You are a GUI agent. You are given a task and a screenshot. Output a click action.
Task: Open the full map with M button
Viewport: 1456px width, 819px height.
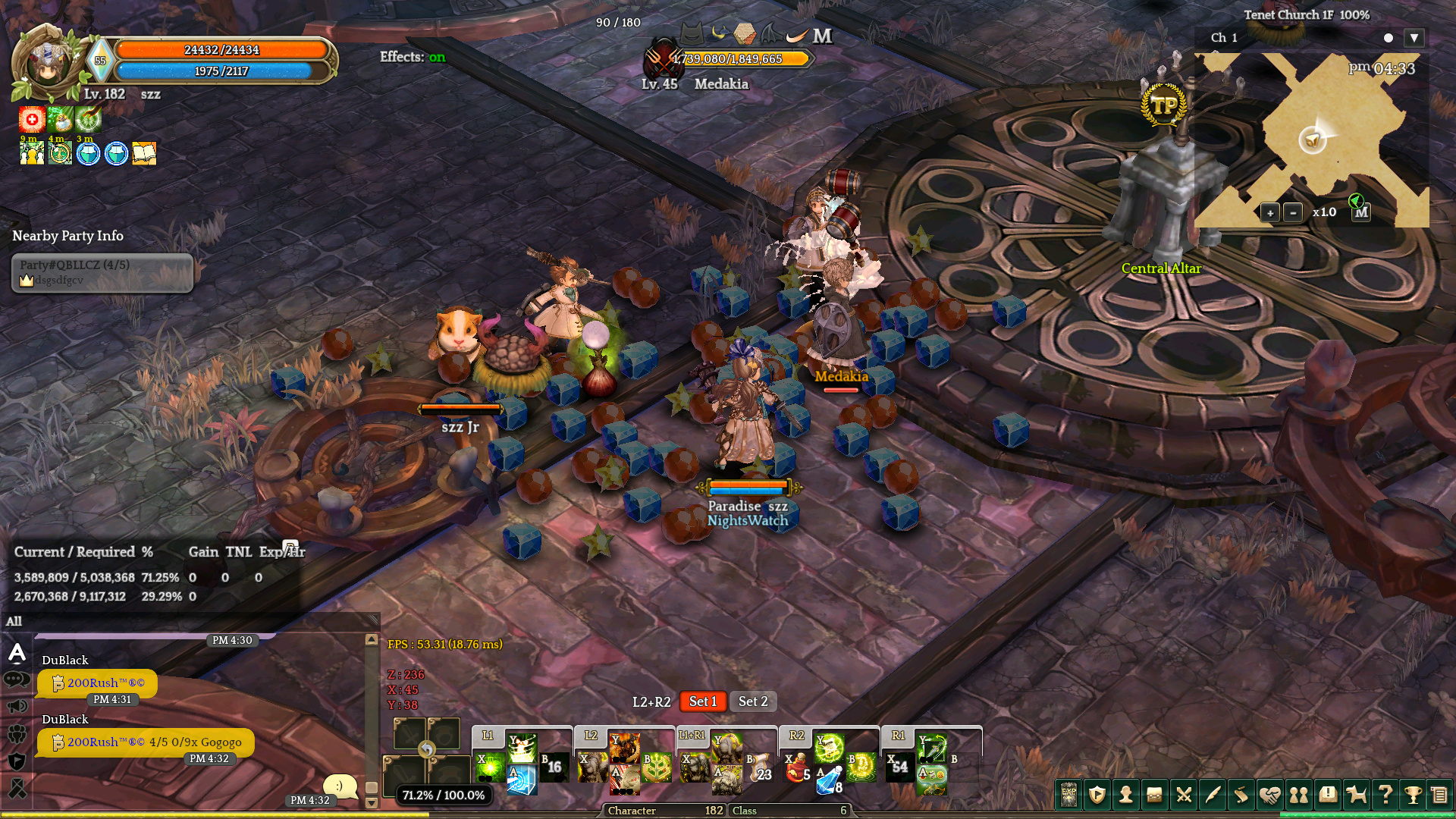tap(1361, 213)
